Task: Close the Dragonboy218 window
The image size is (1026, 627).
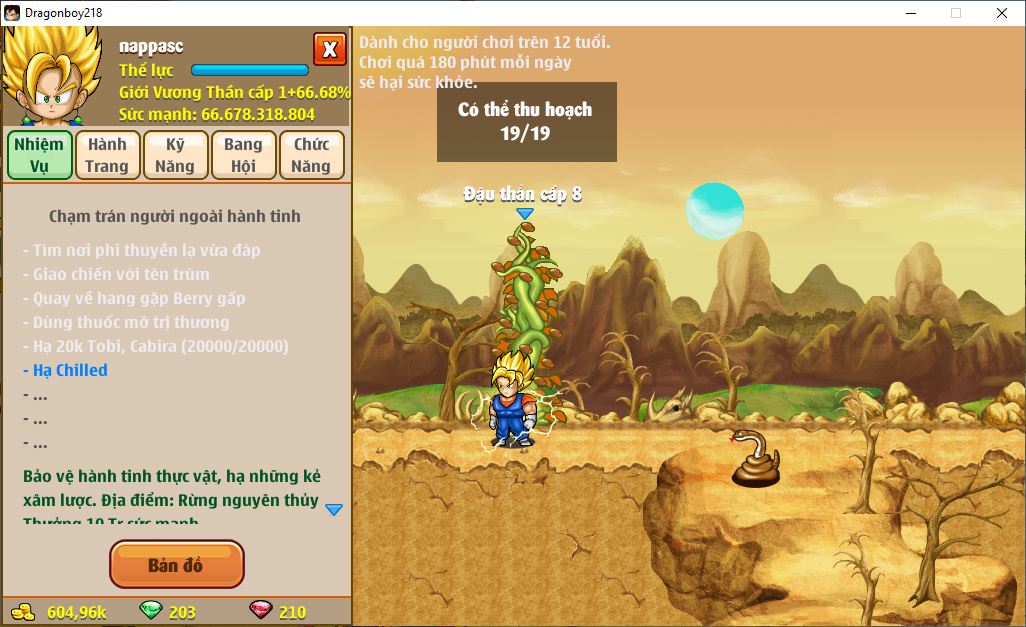Action: click(1001, 13)
